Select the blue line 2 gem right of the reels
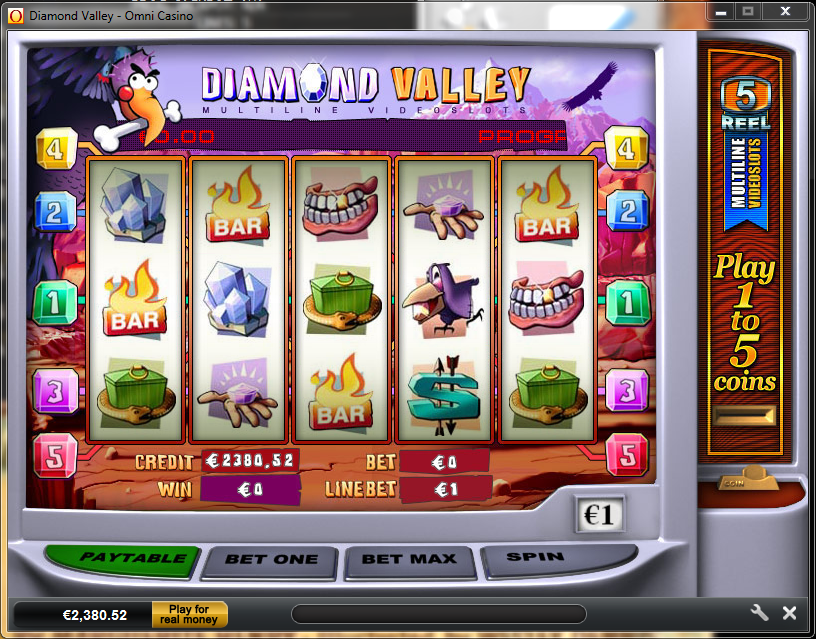This screenshot has width=816, height=639. pyautogui.click(x=628, y=211)
